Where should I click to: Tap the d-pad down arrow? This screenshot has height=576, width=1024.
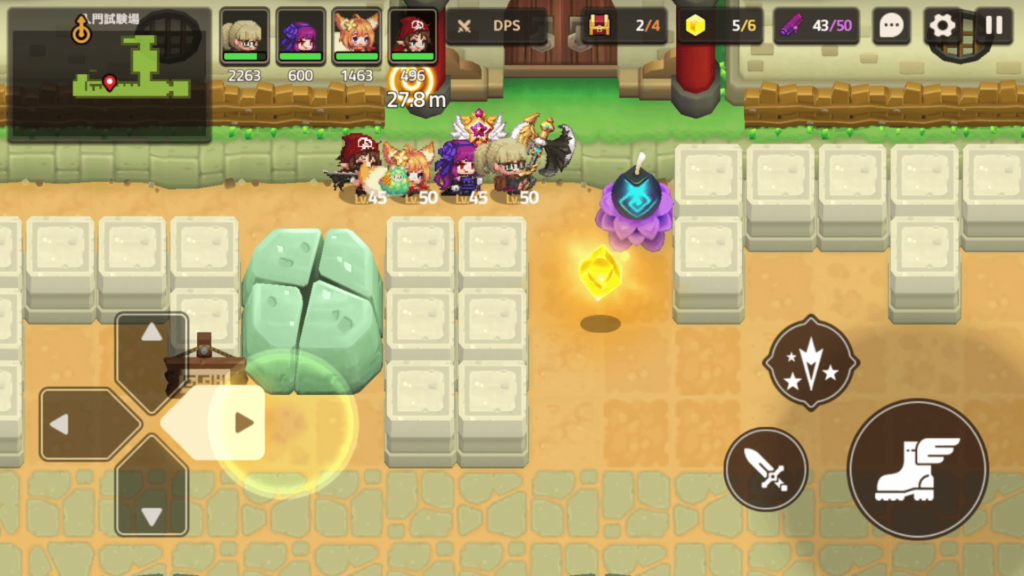[152, 500]
